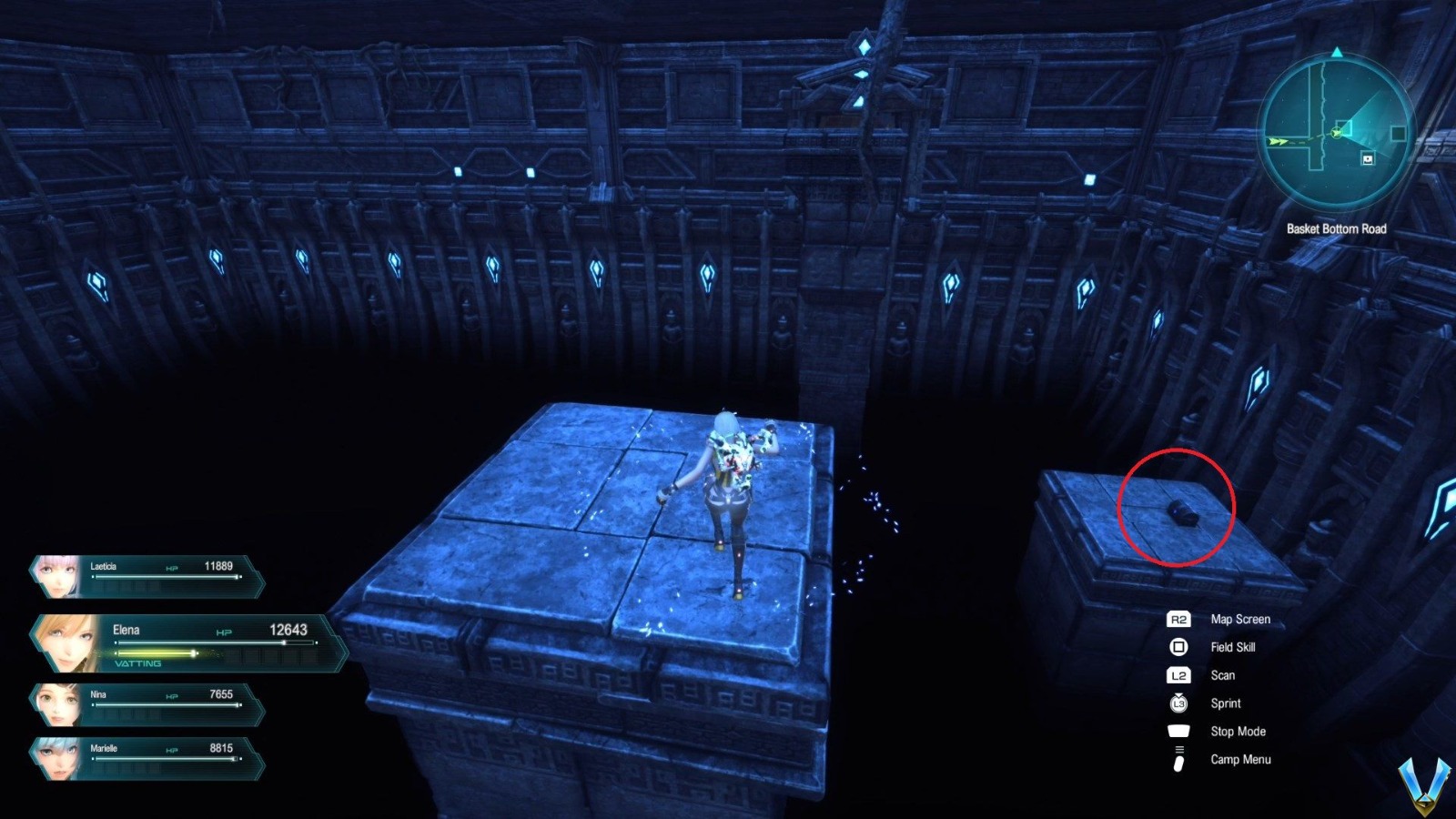Image resolution: width=1456 pixels, height=819 pixels.
Task: Select the Stop Mode touchpad icon
Action: pos(1177,731)
